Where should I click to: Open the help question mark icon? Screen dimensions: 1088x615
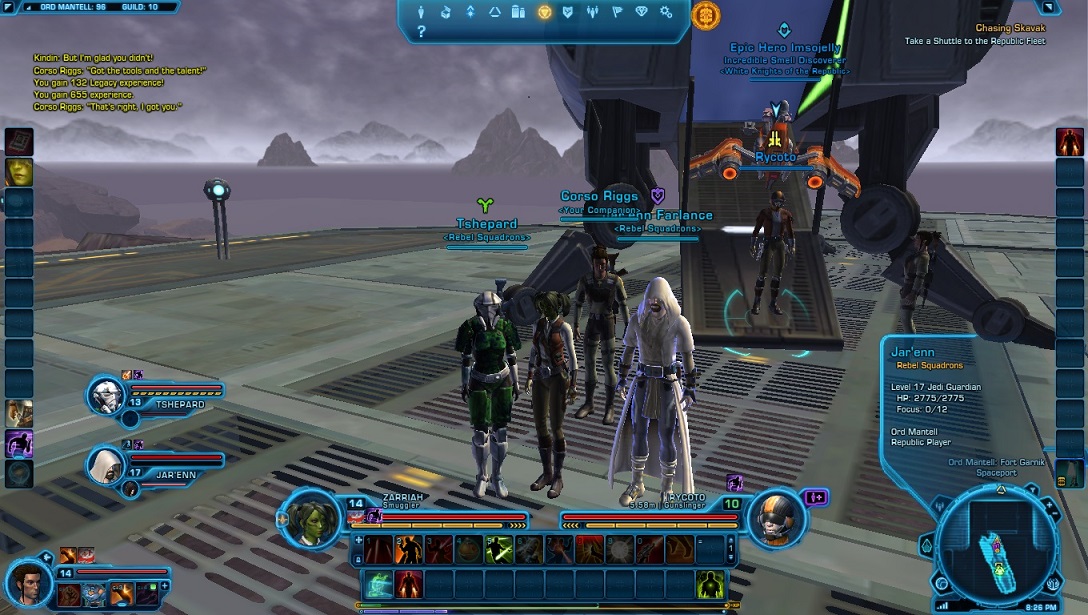point(421,32)
